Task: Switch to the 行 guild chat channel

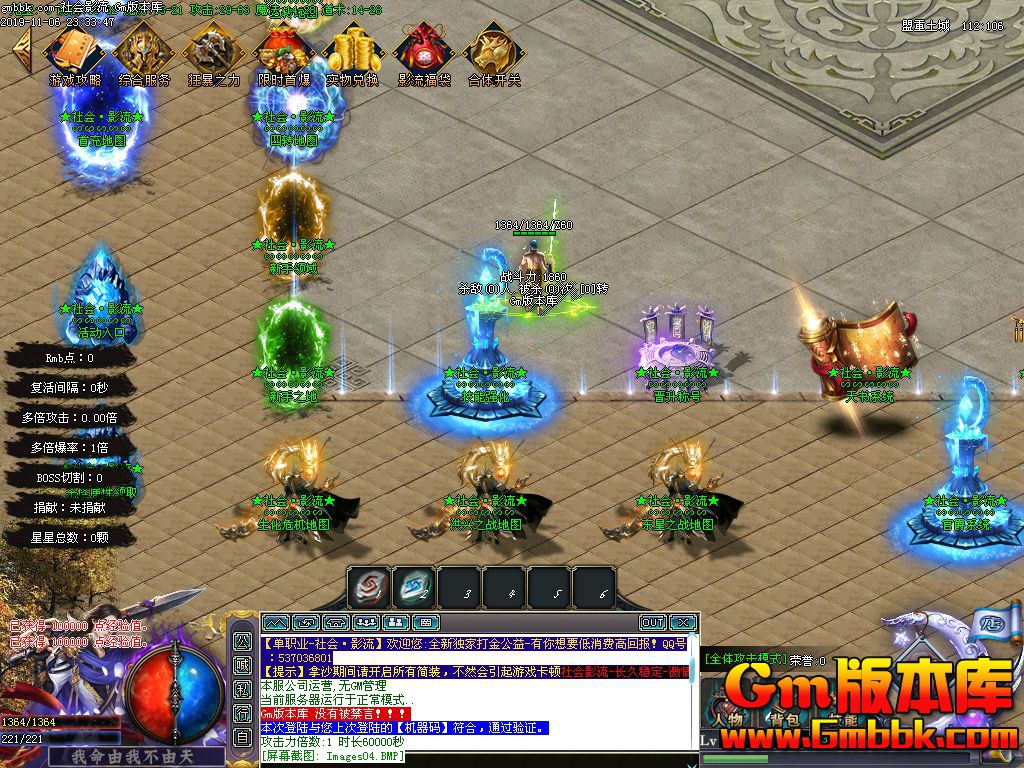Action: pyautogui.click(x=243, y=713)
